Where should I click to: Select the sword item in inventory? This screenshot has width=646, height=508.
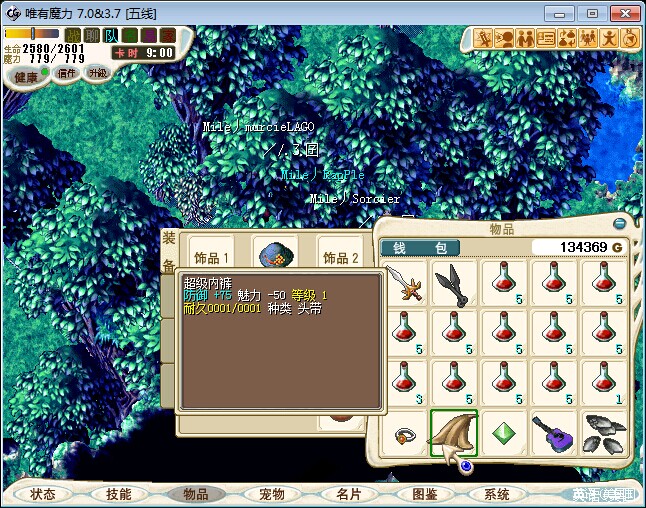coord(405,283)
